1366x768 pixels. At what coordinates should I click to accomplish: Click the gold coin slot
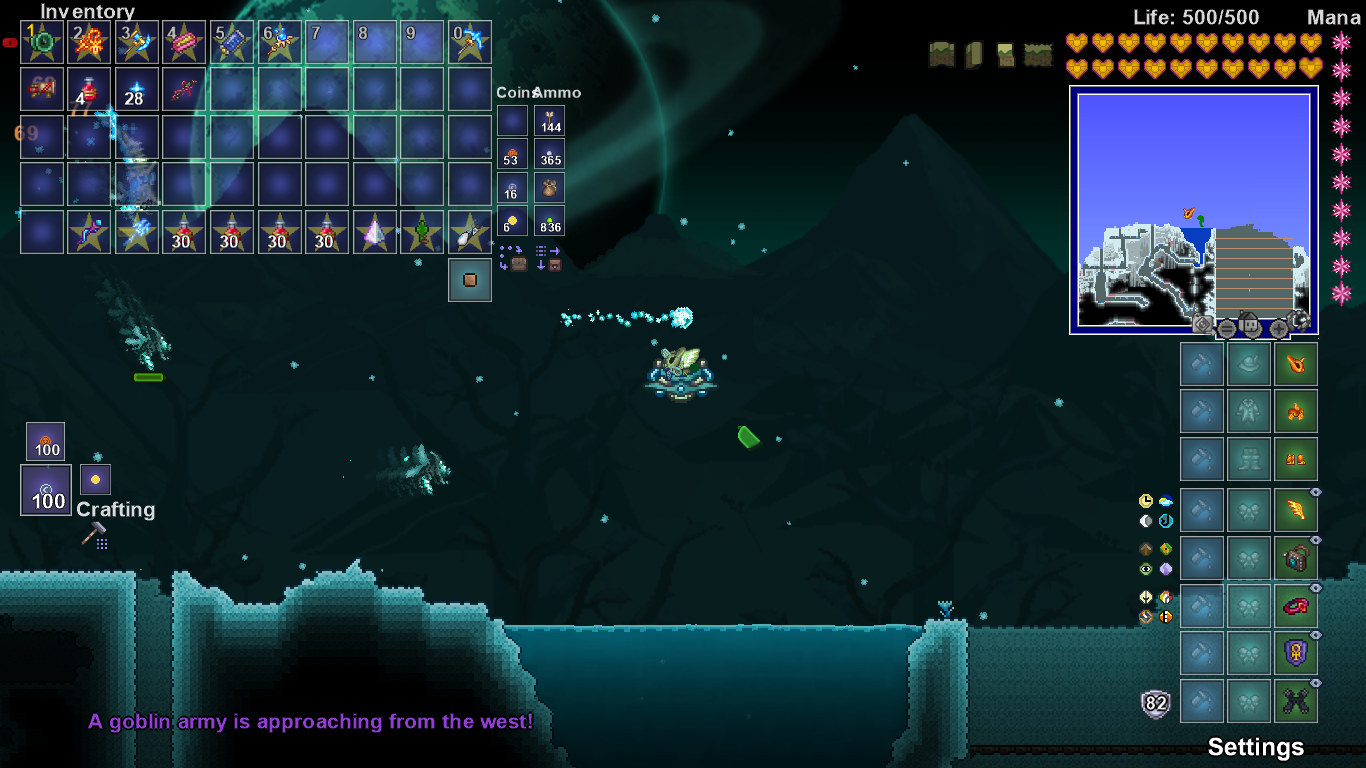coord(512,220)
